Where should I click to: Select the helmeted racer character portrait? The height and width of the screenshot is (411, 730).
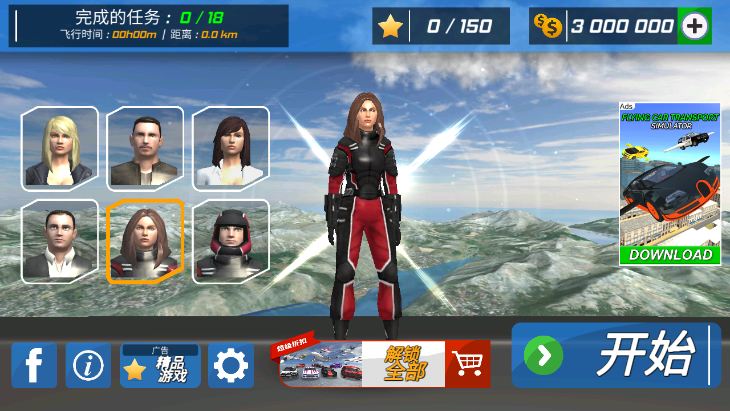point(231,241)
